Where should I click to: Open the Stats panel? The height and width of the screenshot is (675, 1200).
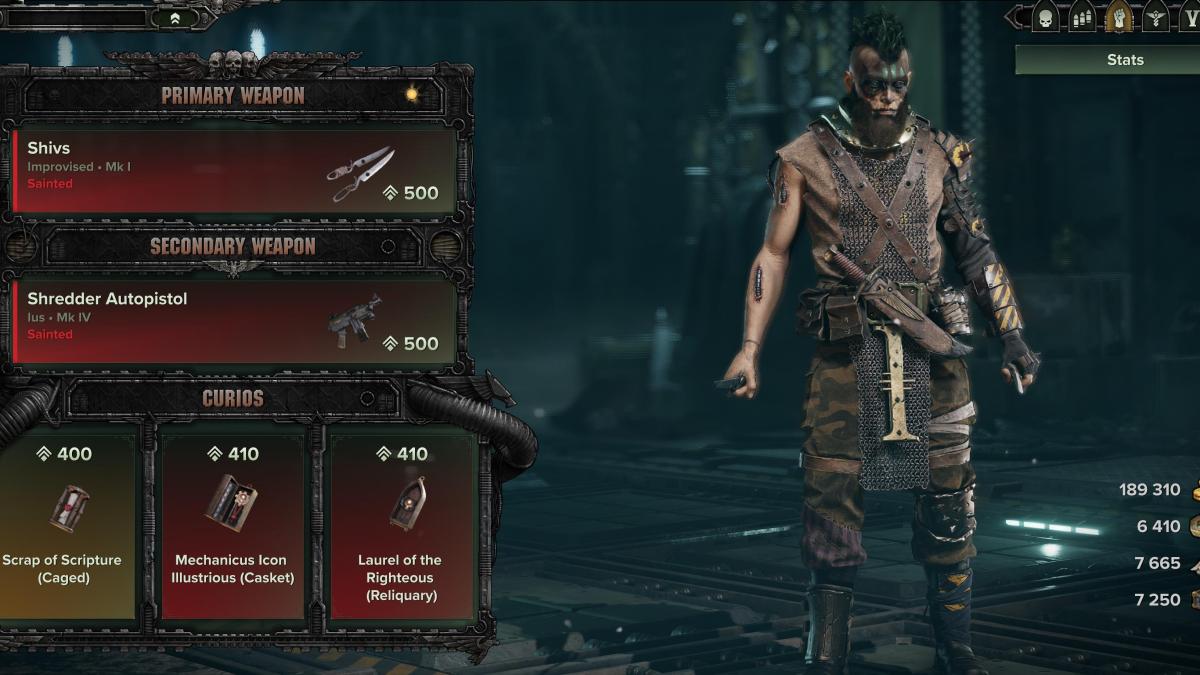1124,60
